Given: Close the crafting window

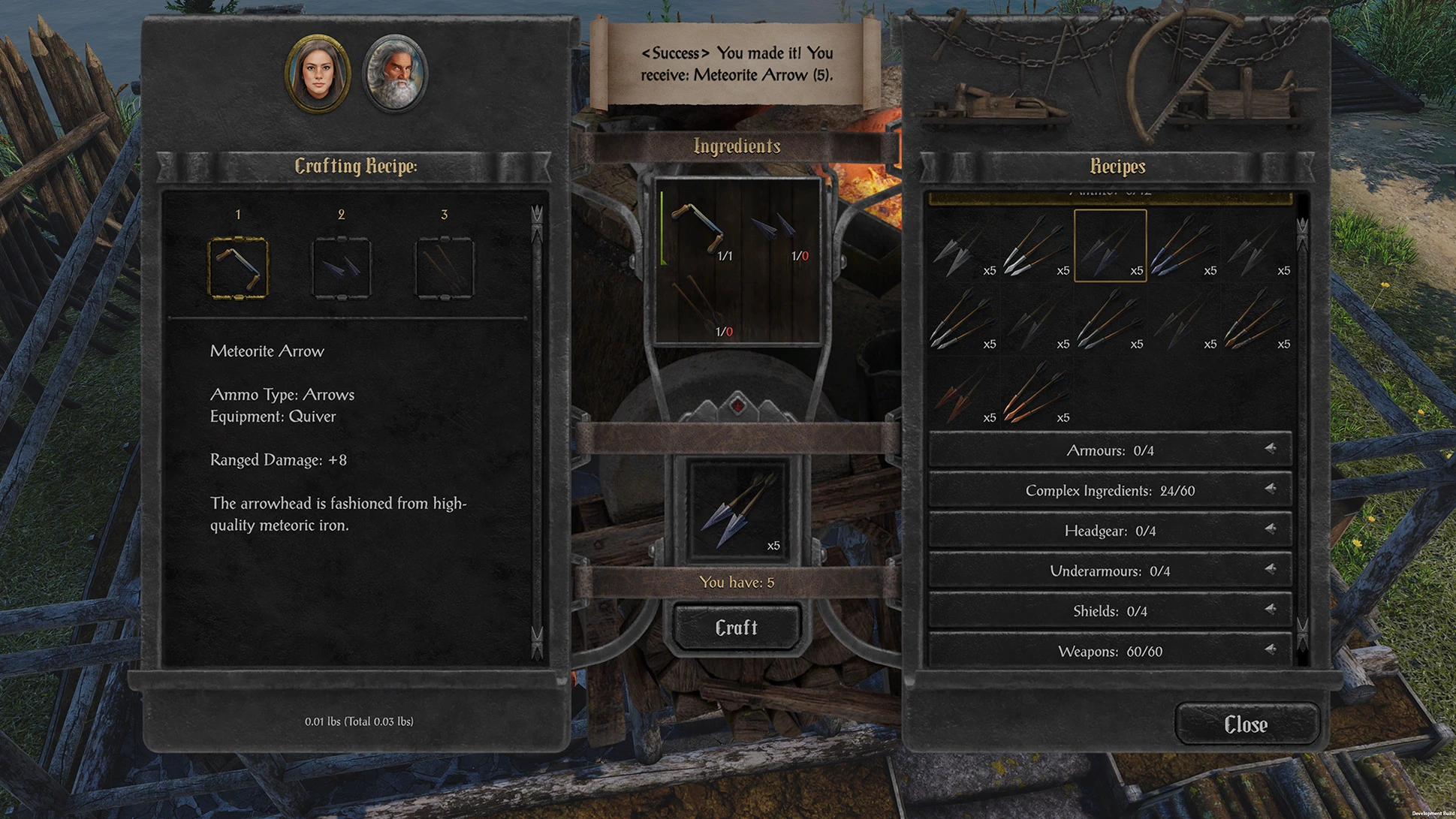Looking at the screenshot, I should [1246, 724].
